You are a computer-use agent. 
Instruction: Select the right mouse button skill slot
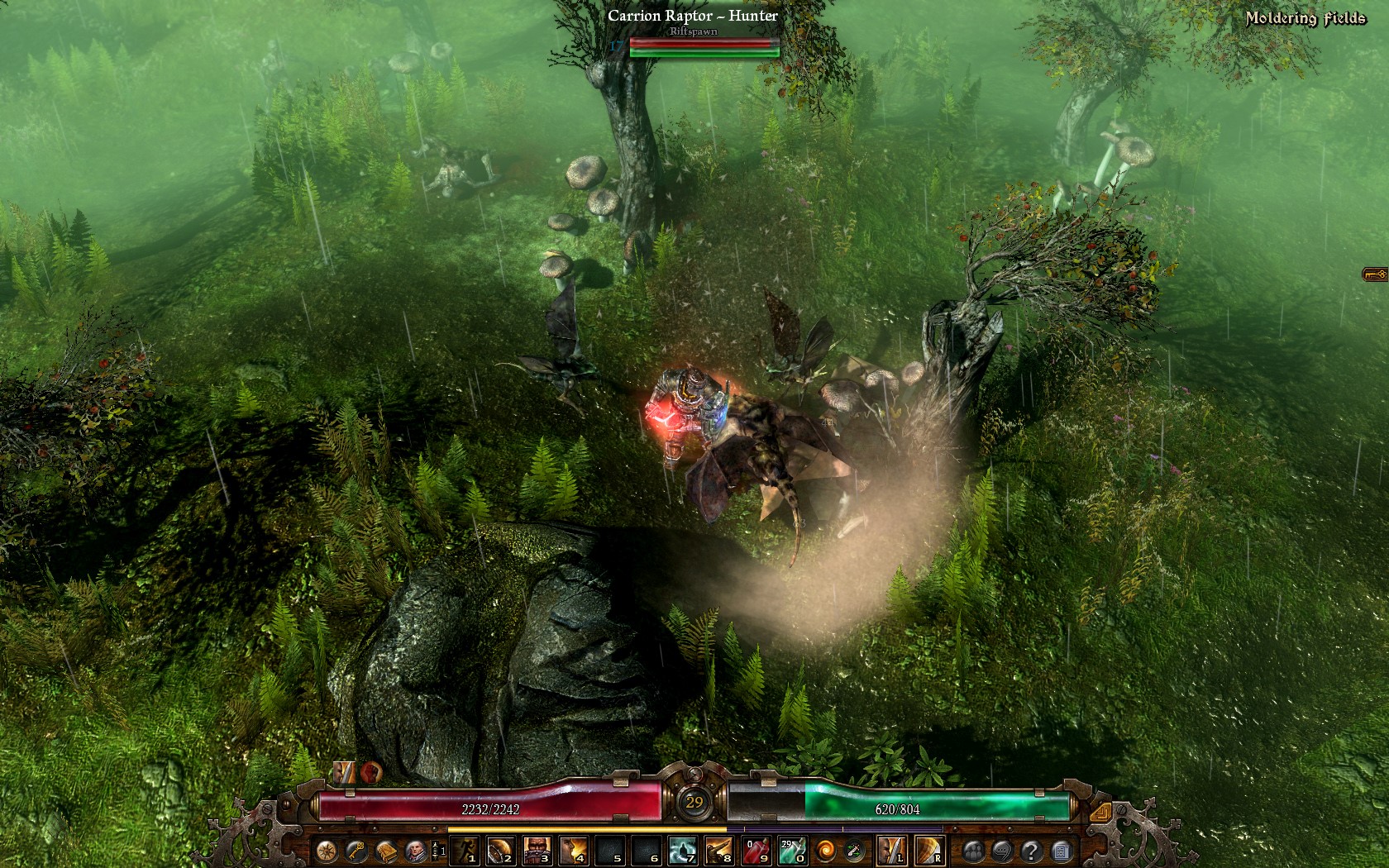[929, 850]
